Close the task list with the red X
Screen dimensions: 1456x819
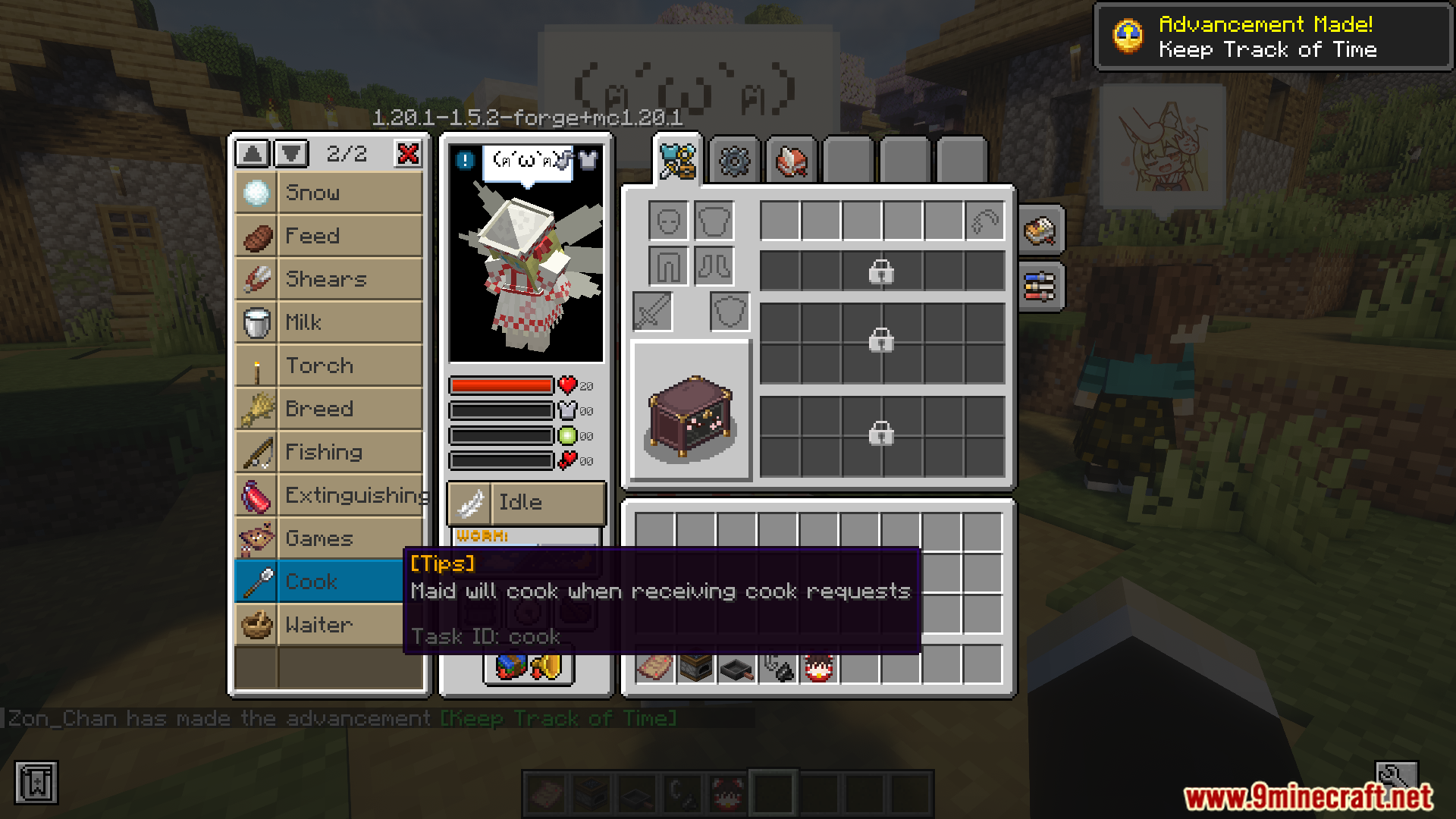pos(409,154)
